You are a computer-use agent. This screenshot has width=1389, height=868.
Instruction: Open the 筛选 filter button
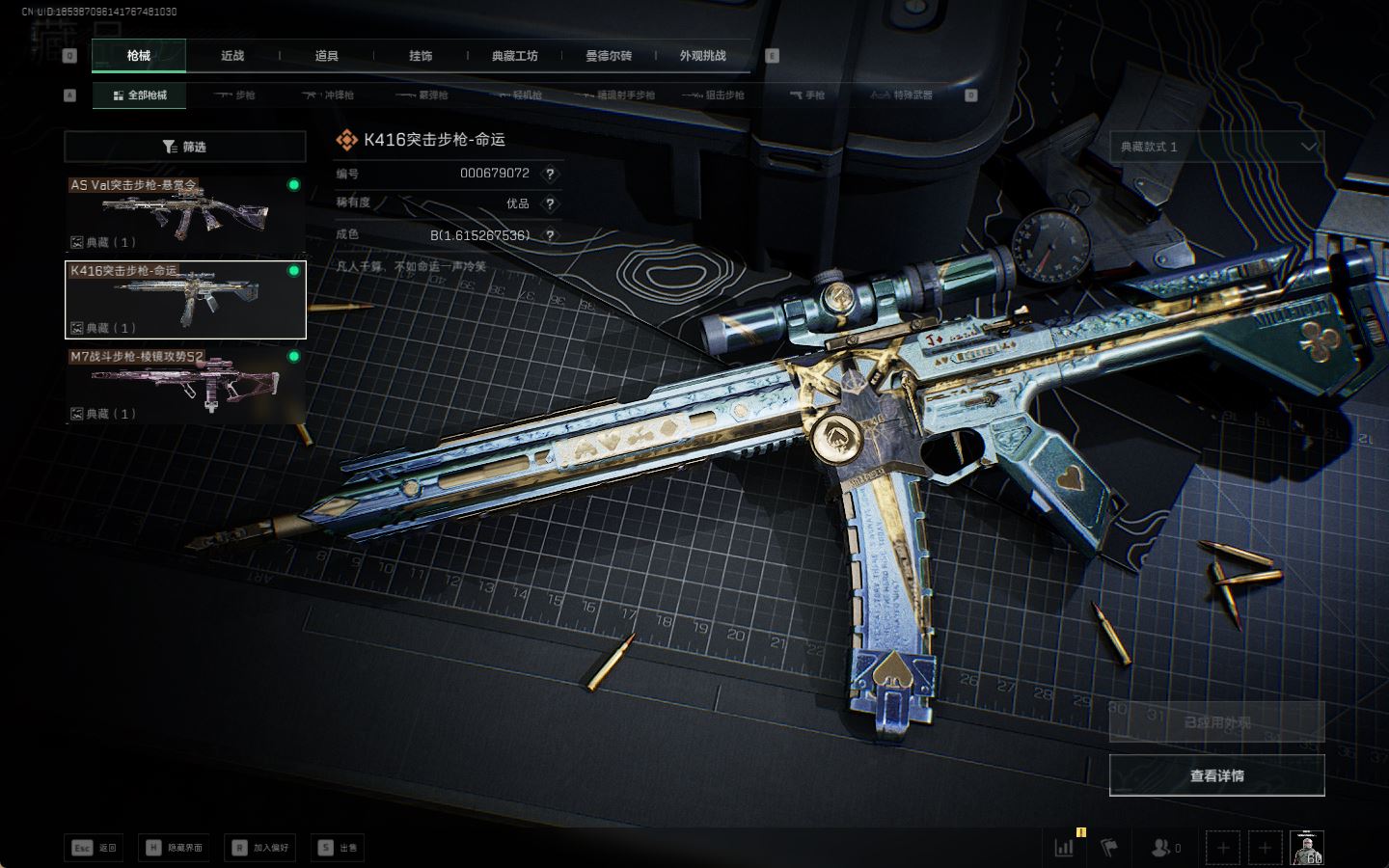pyautogui.click(x=185, y=147)
